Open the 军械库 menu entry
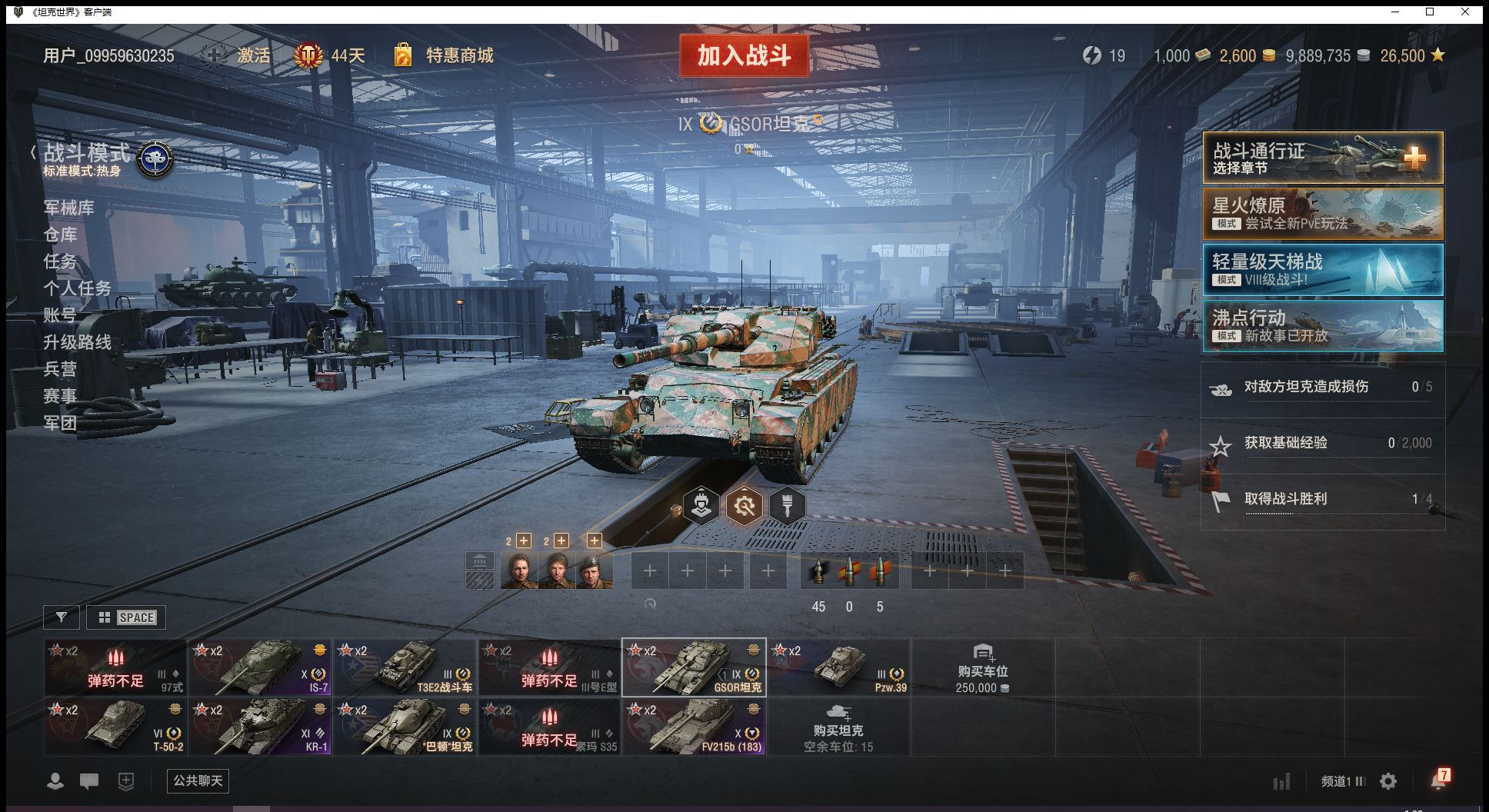 pyautogui.click(x=69, y=208)
